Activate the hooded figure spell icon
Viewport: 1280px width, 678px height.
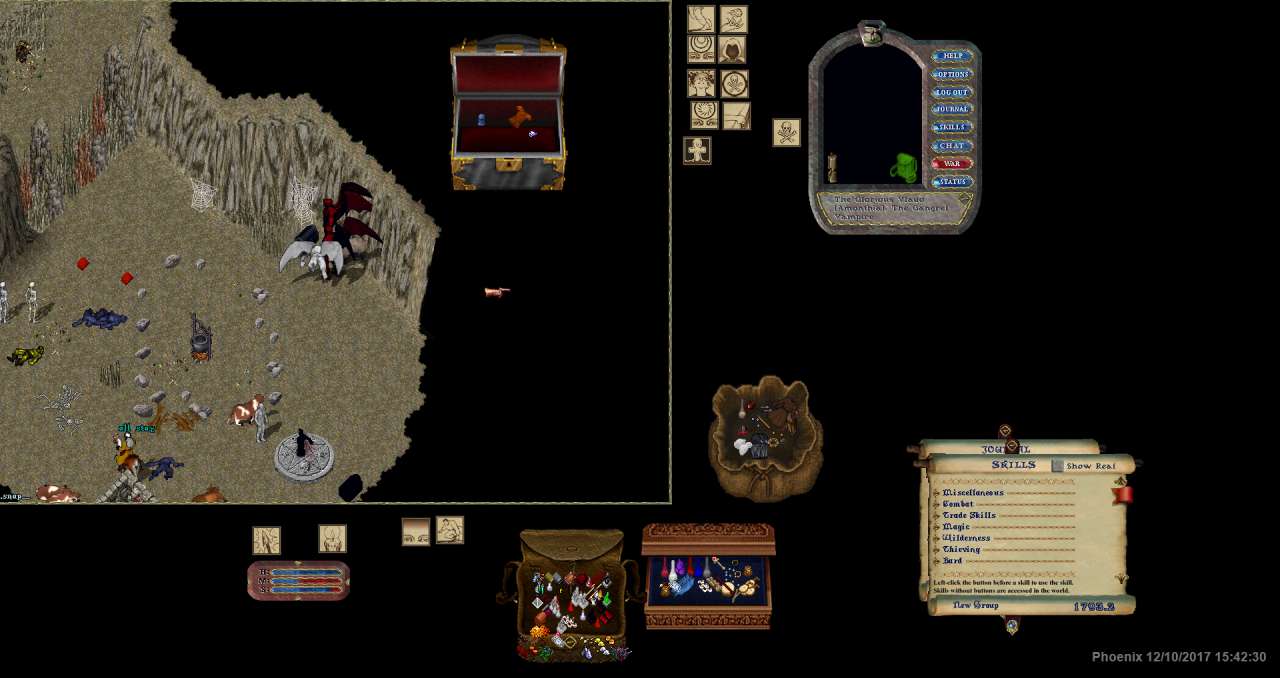pyautogui.click(x=733, y=49)
